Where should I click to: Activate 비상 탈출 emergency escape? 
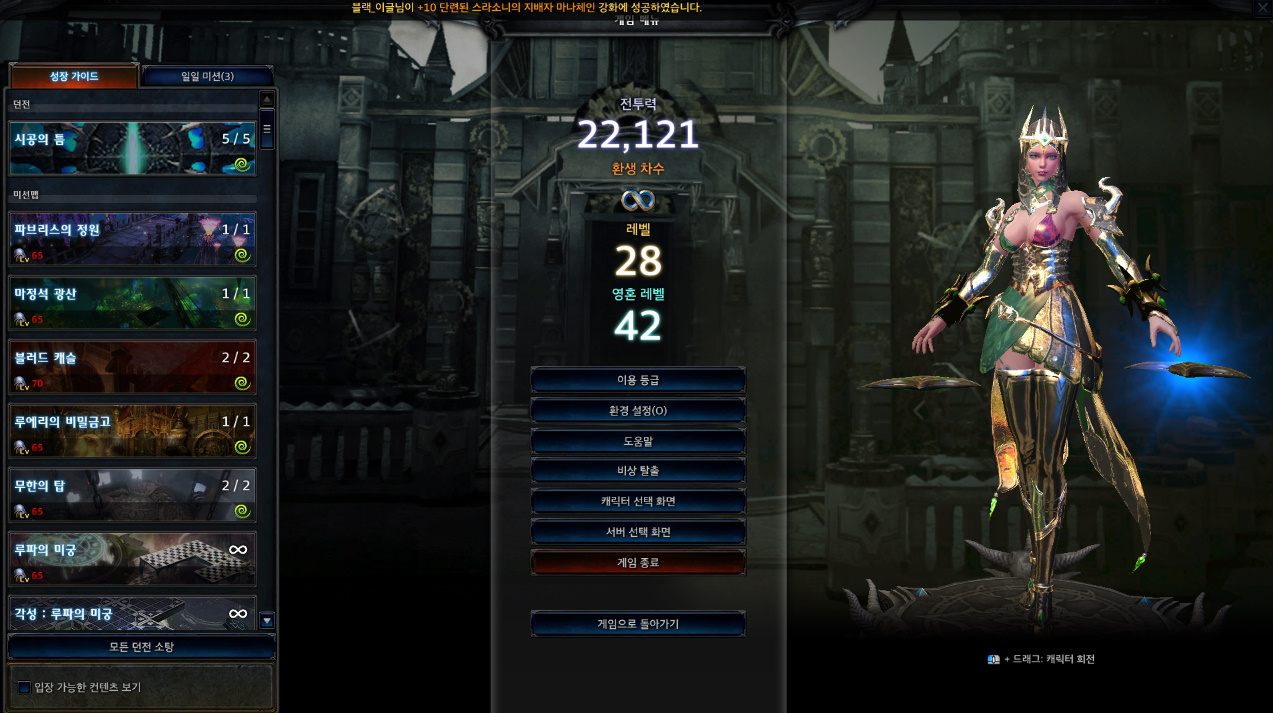click(638, 471)
